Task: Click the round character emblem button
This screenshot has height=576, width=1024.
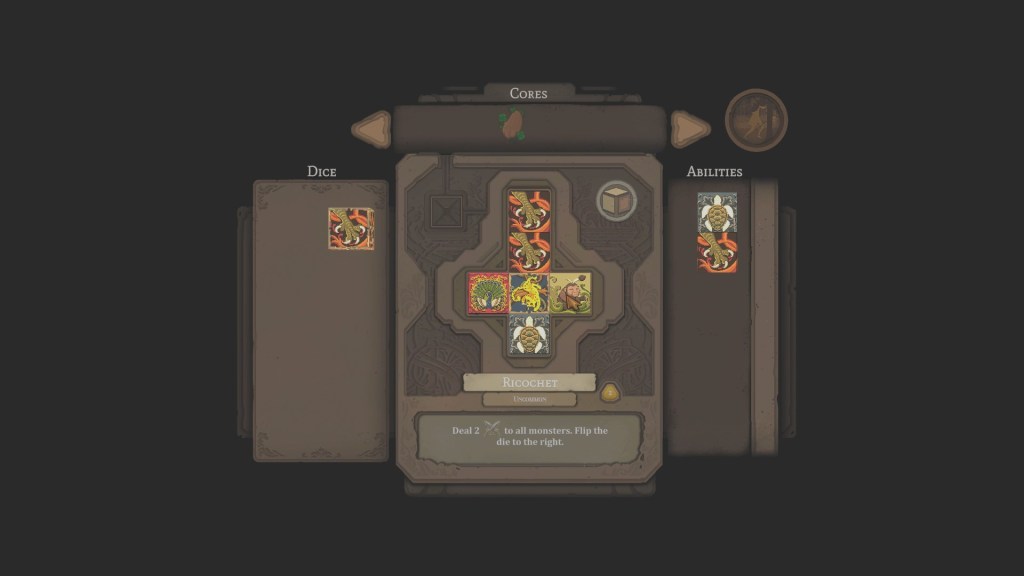Action: 756,120
